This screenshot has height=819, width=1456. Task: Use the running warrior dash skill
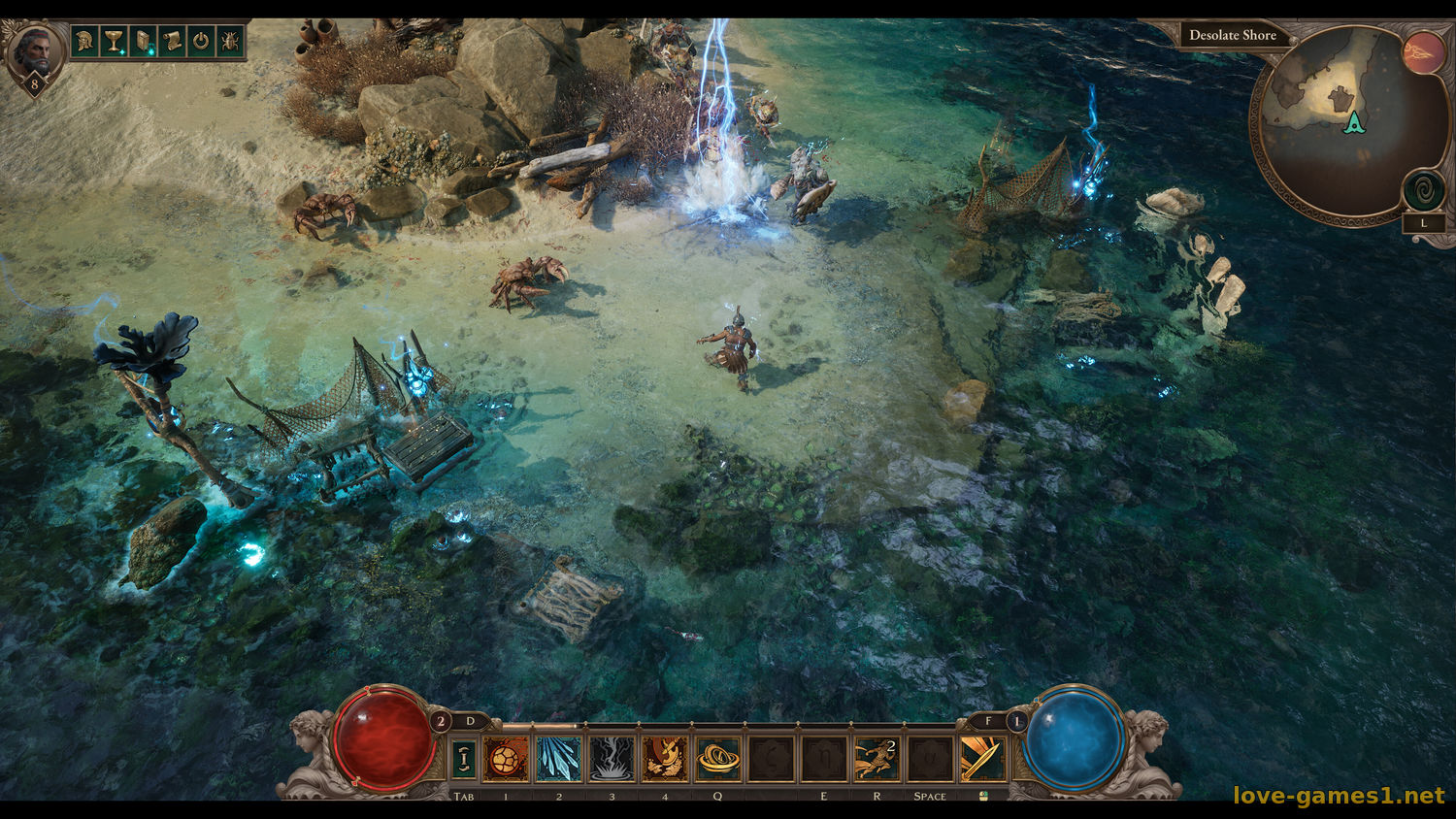point(877,759)
